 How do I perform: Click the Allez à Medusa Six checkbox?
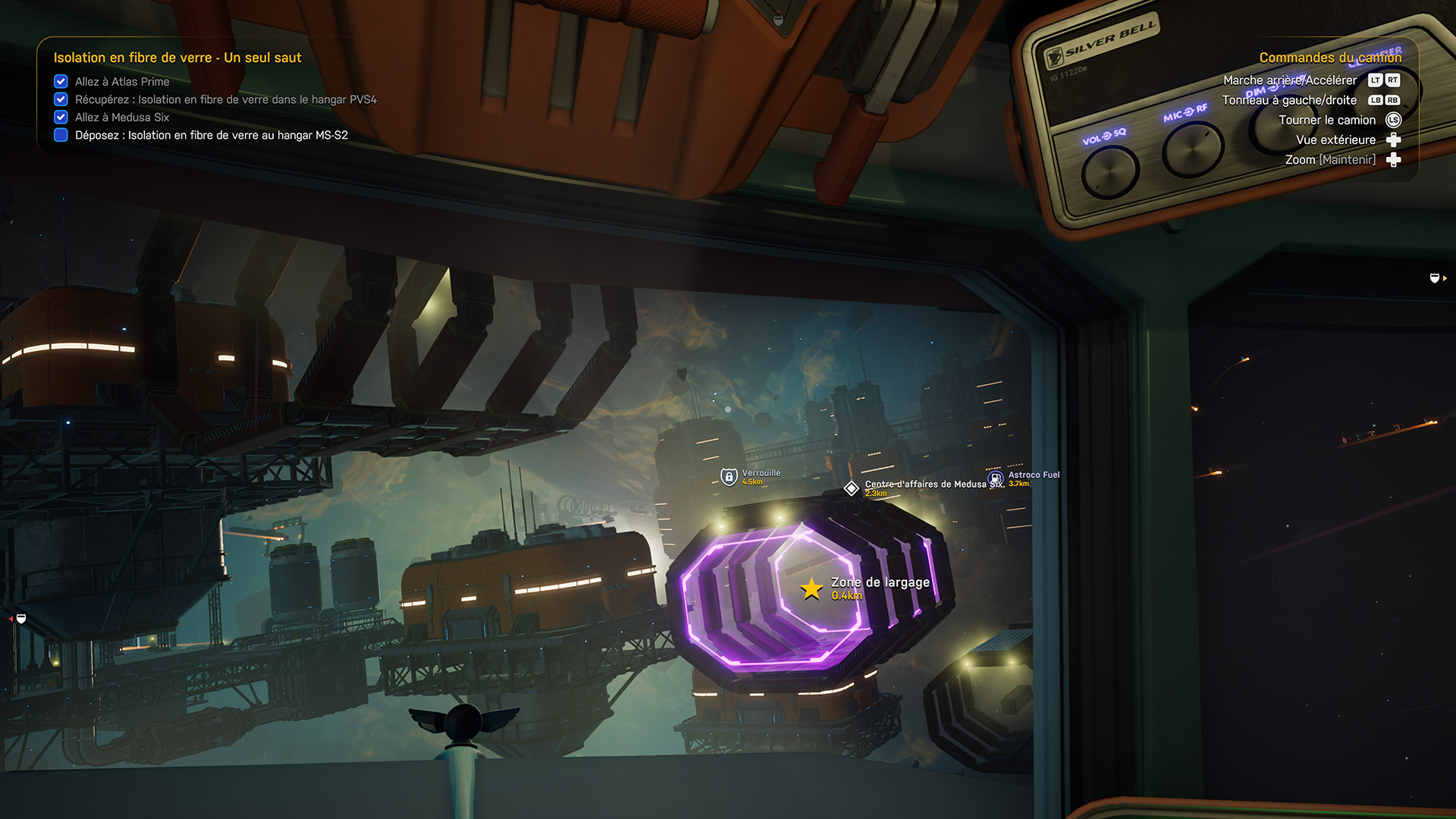pyautogui.click(x=61, y=117)
